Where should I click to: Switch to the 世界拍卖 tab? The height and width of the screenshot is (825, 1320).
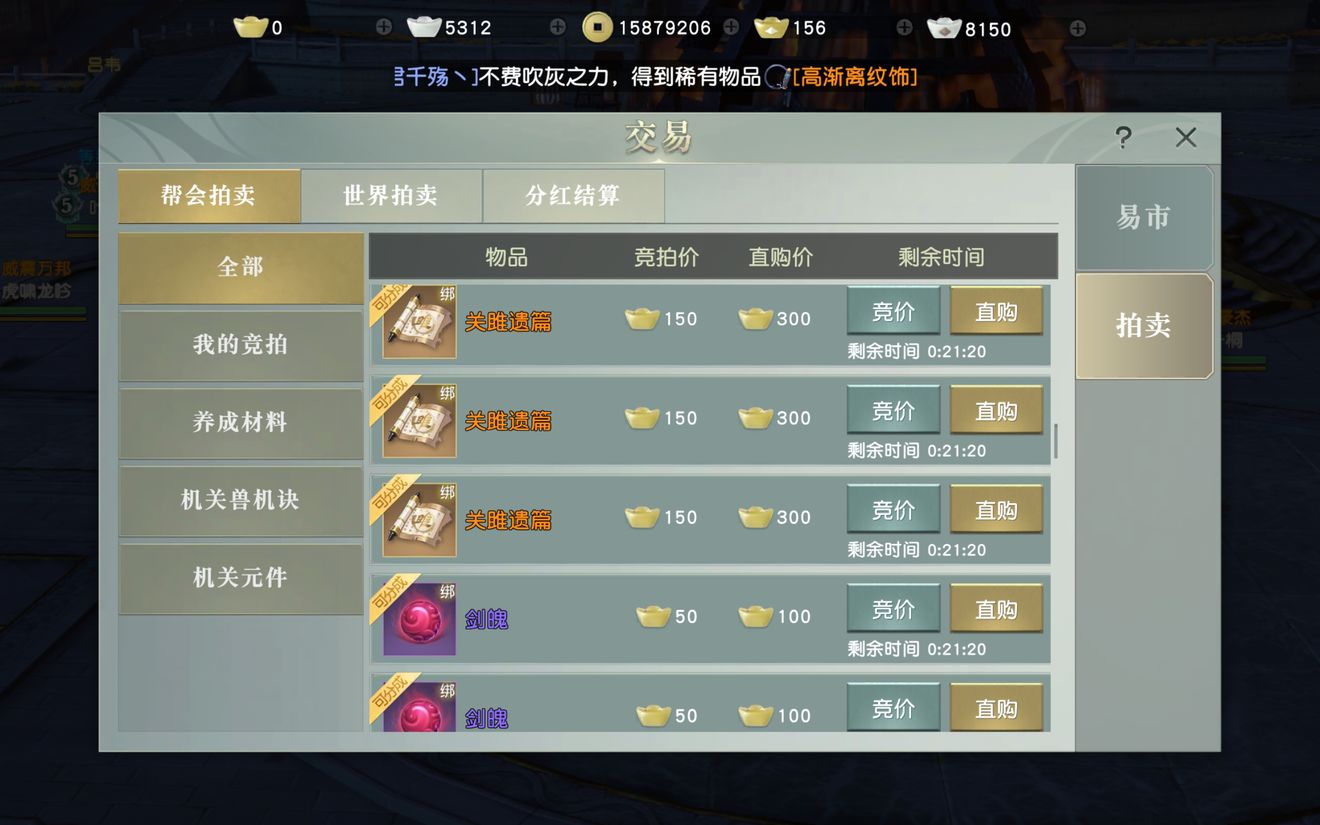pos(393,196)
